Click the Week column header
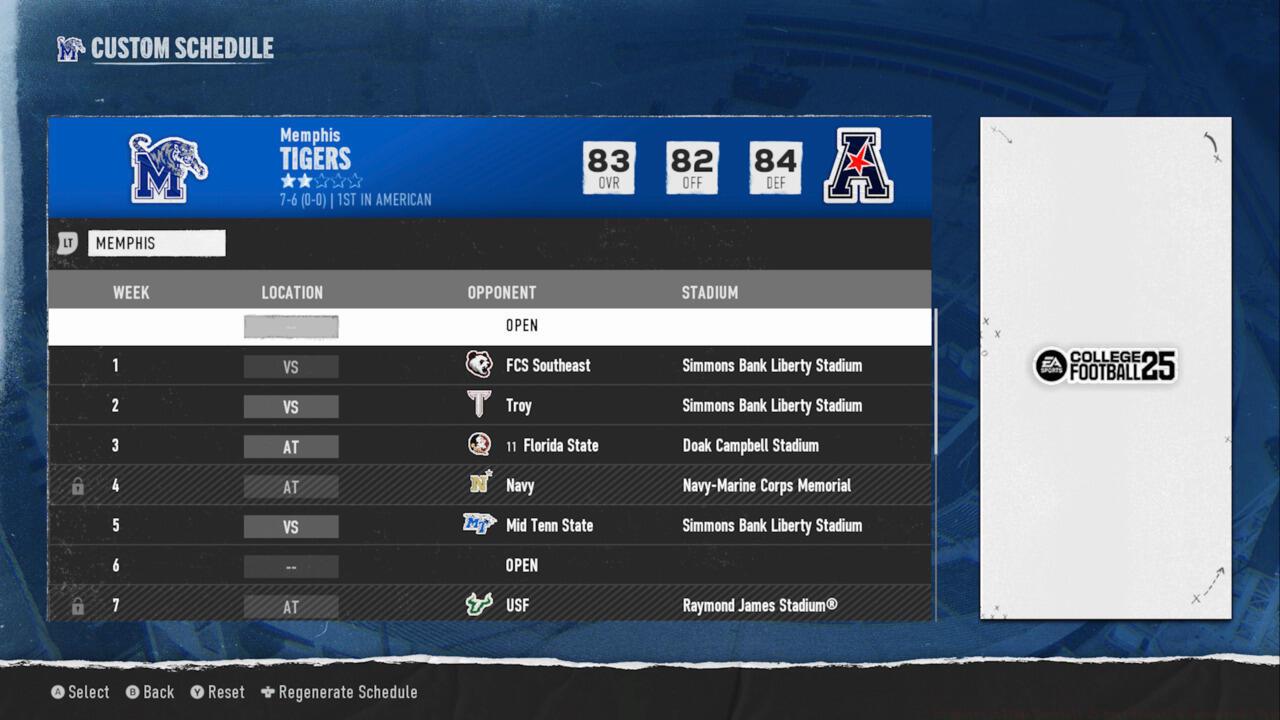The width and height of the screenshot is (1280, 720). tap(131, 292)
